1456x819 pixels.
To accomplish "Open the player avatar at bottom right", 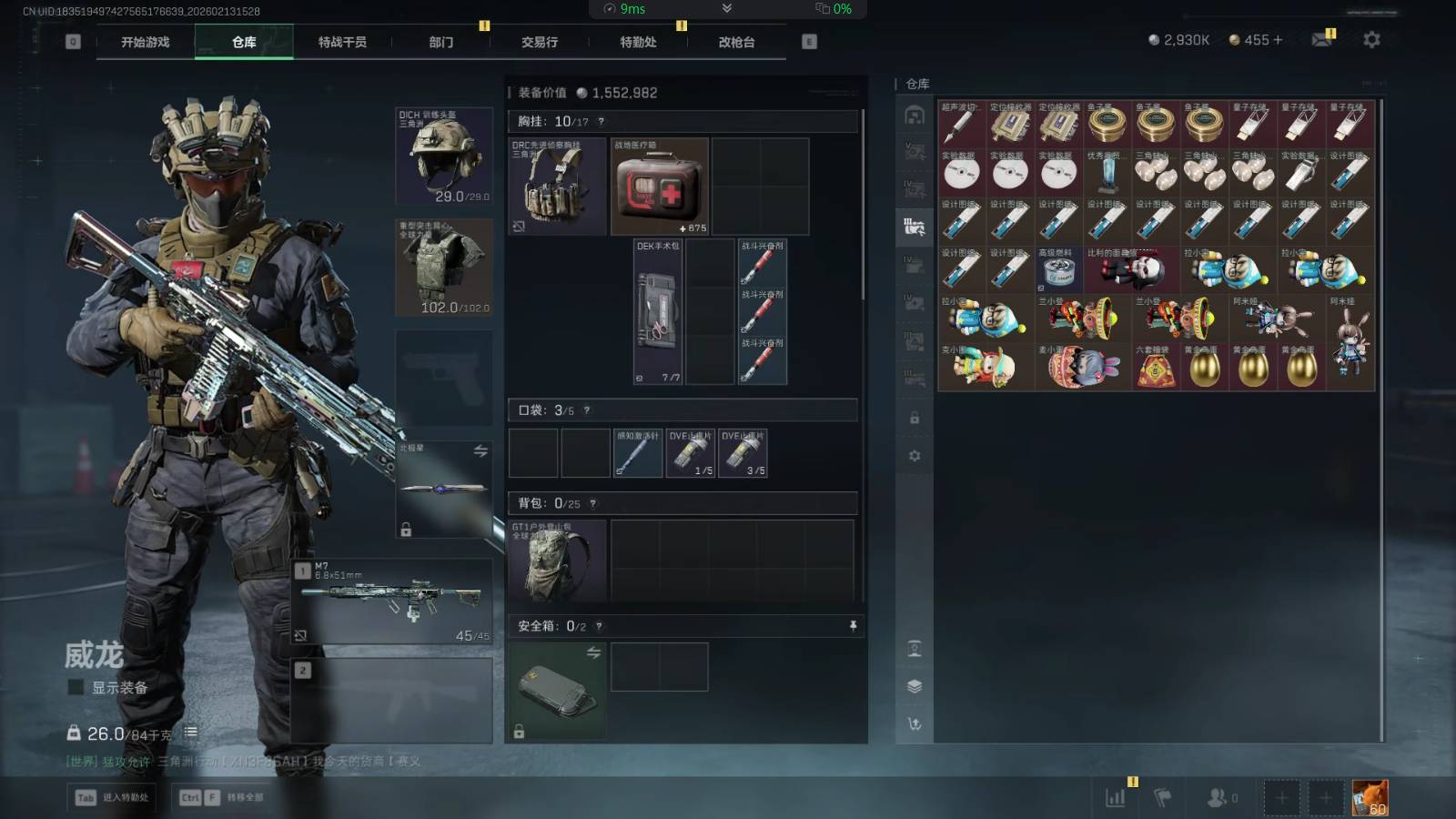I will (1370, 798).
